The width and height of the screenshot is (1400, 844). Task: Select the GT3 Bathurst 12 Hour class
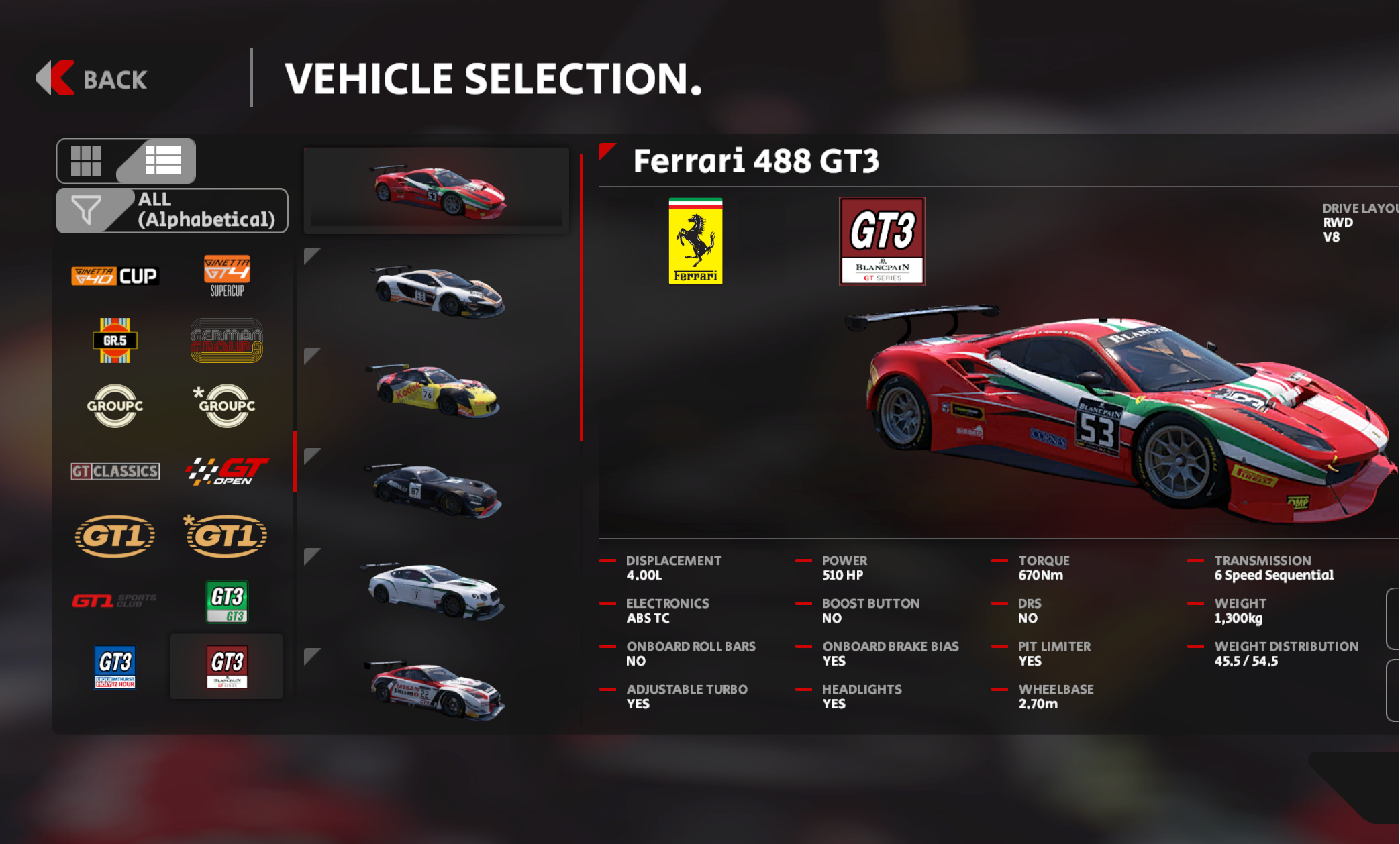tap(115, 666)
